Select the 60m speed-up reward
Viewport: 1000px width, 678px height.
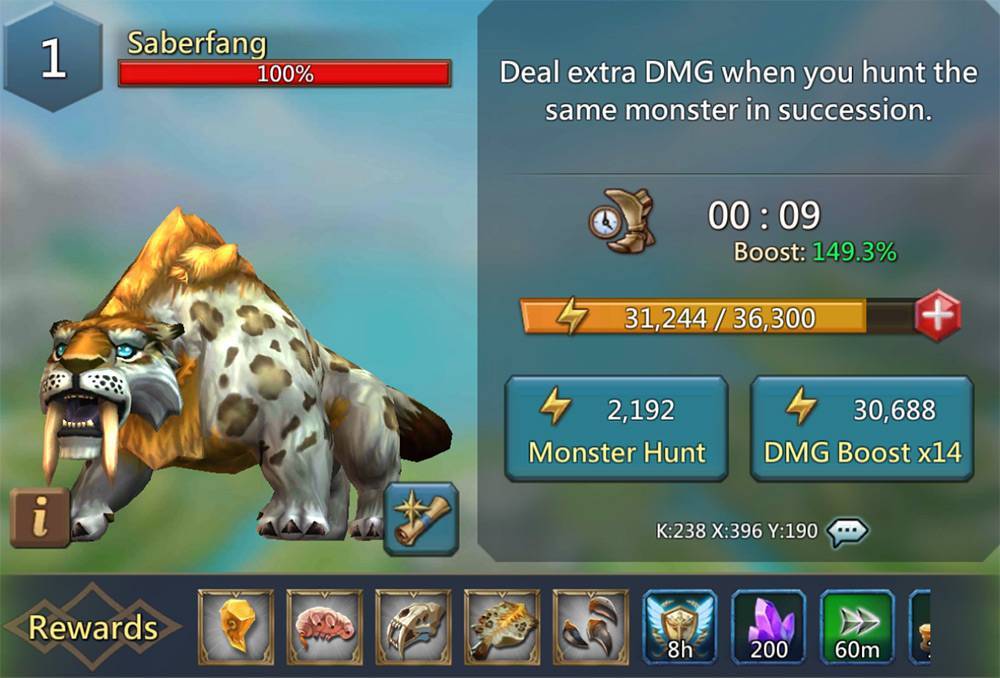[858, 627]
